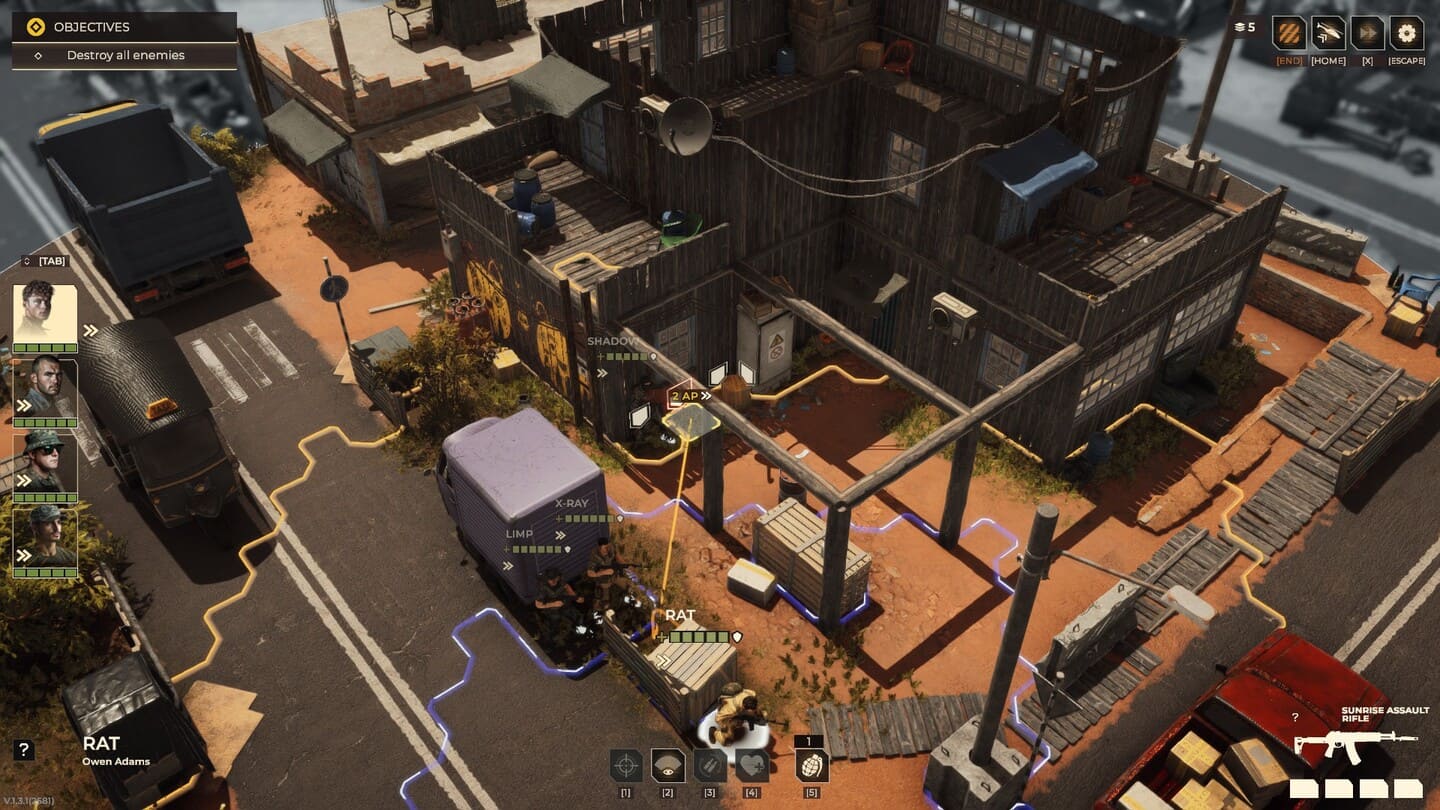This screenshot has height=810, width=1440.
Task: Activate the fast-forward double-arrow button
Action: (x=1367, y=33)
